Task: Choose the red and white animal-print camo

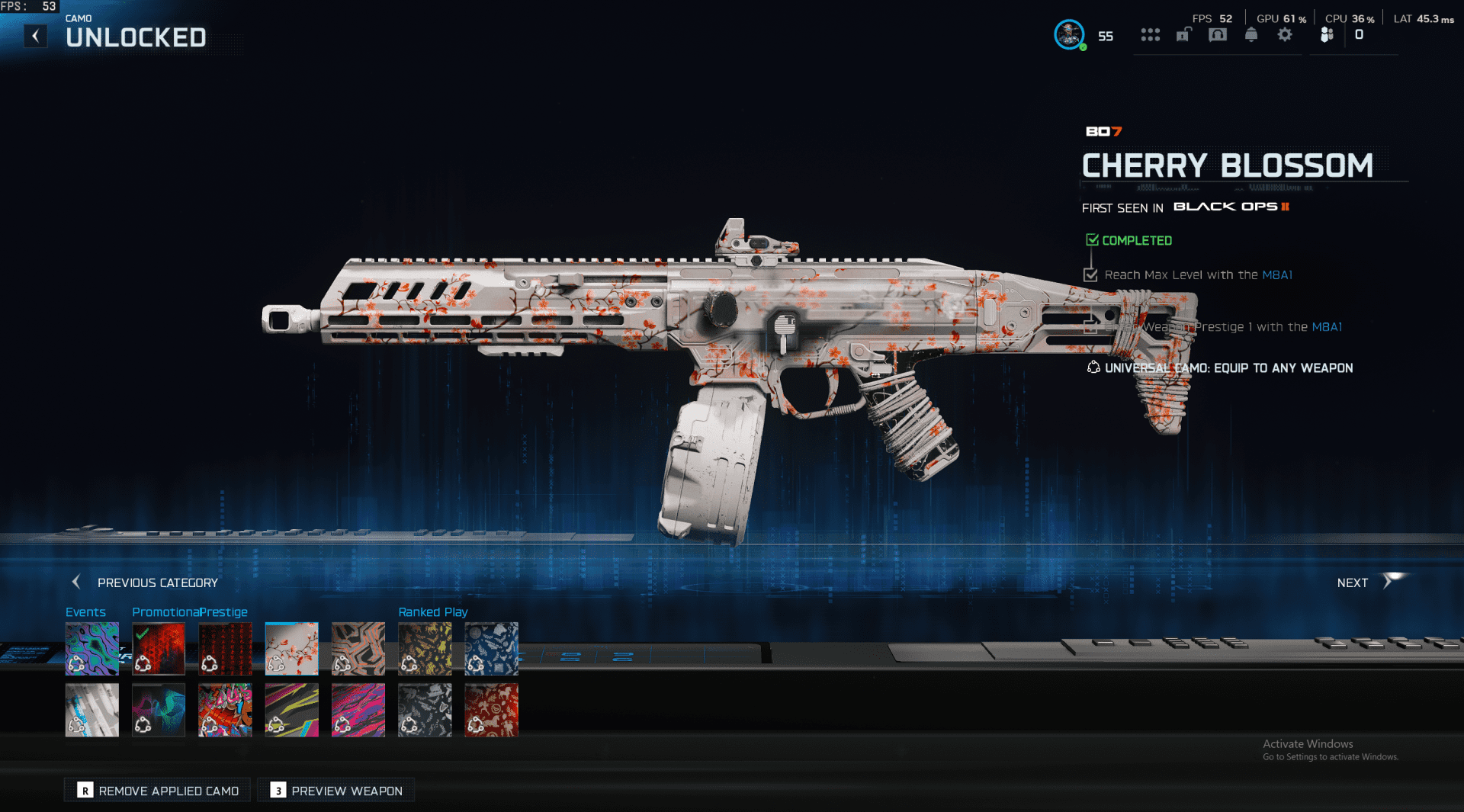Action: pyautogui.click(x=491, y=710)
